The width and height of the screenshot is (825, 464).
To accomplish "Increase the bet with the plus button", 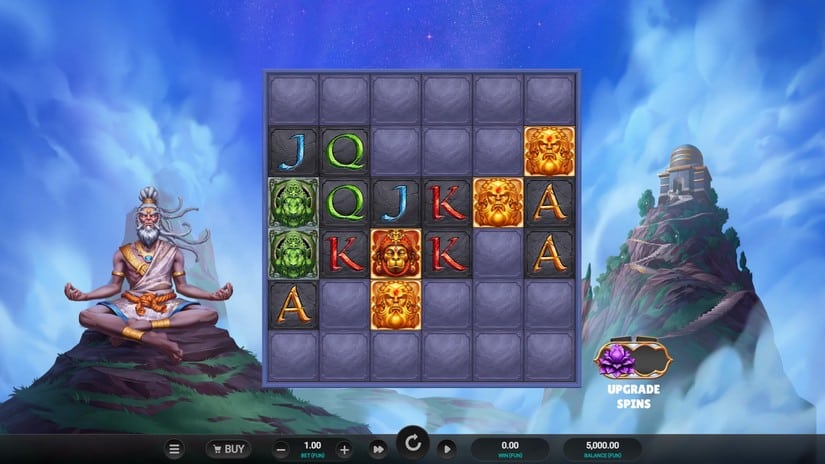I will point(344,449).
